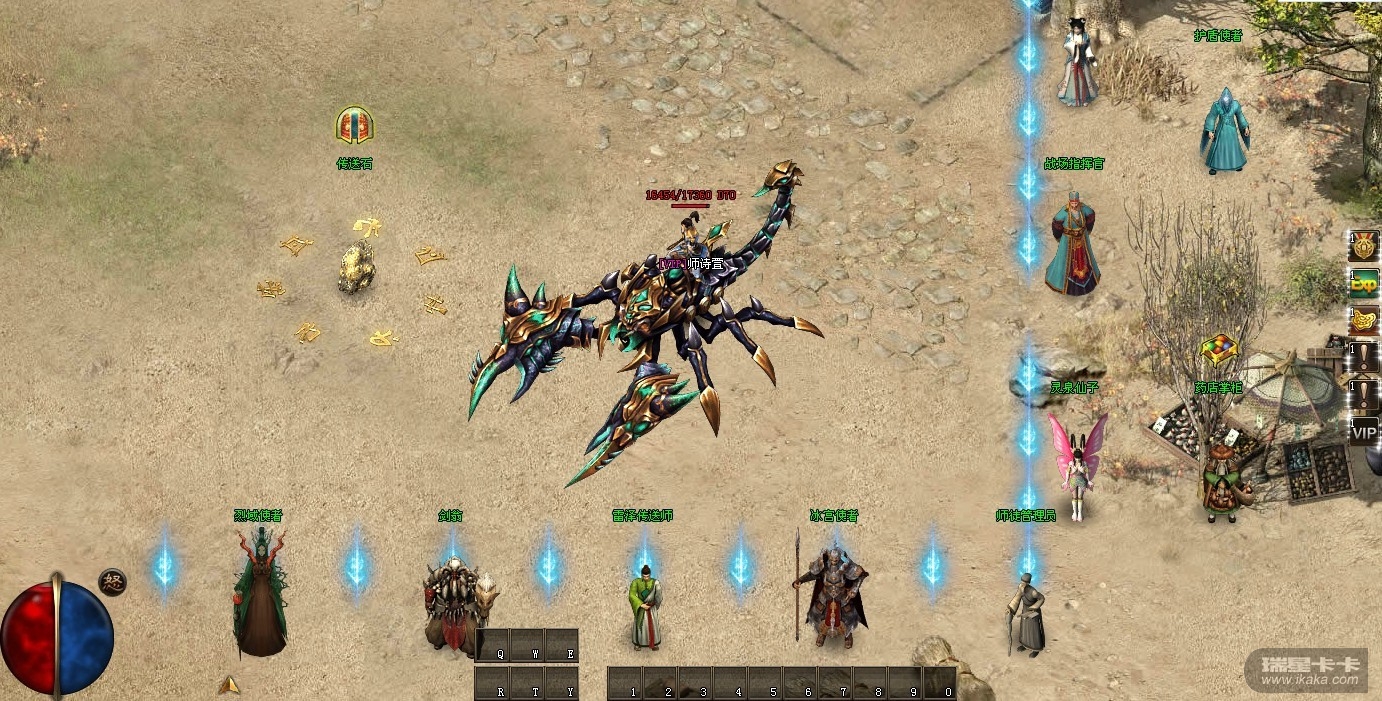Select the skill slot labeled Q
Viewport: 1382px width, 701px height.
coord(494,645)
